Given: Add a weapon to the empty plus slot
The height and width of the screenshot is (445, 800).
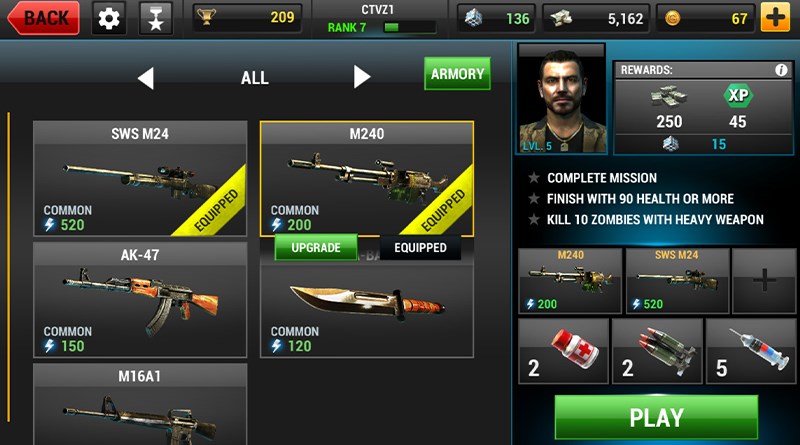Looking at the screenshot, I should 764,281.
